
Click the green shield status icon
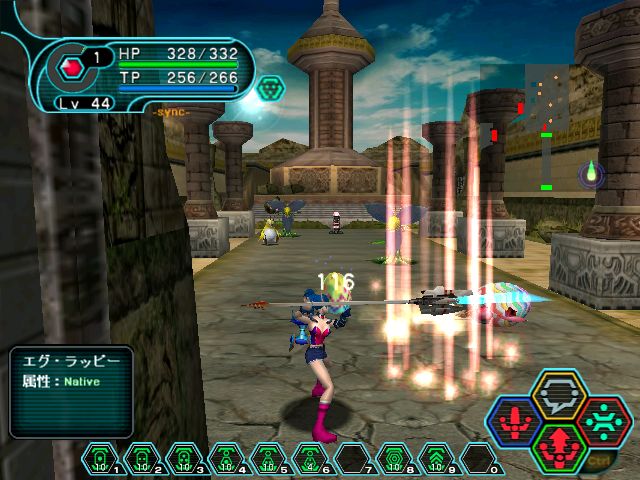(x=270, y=90)
